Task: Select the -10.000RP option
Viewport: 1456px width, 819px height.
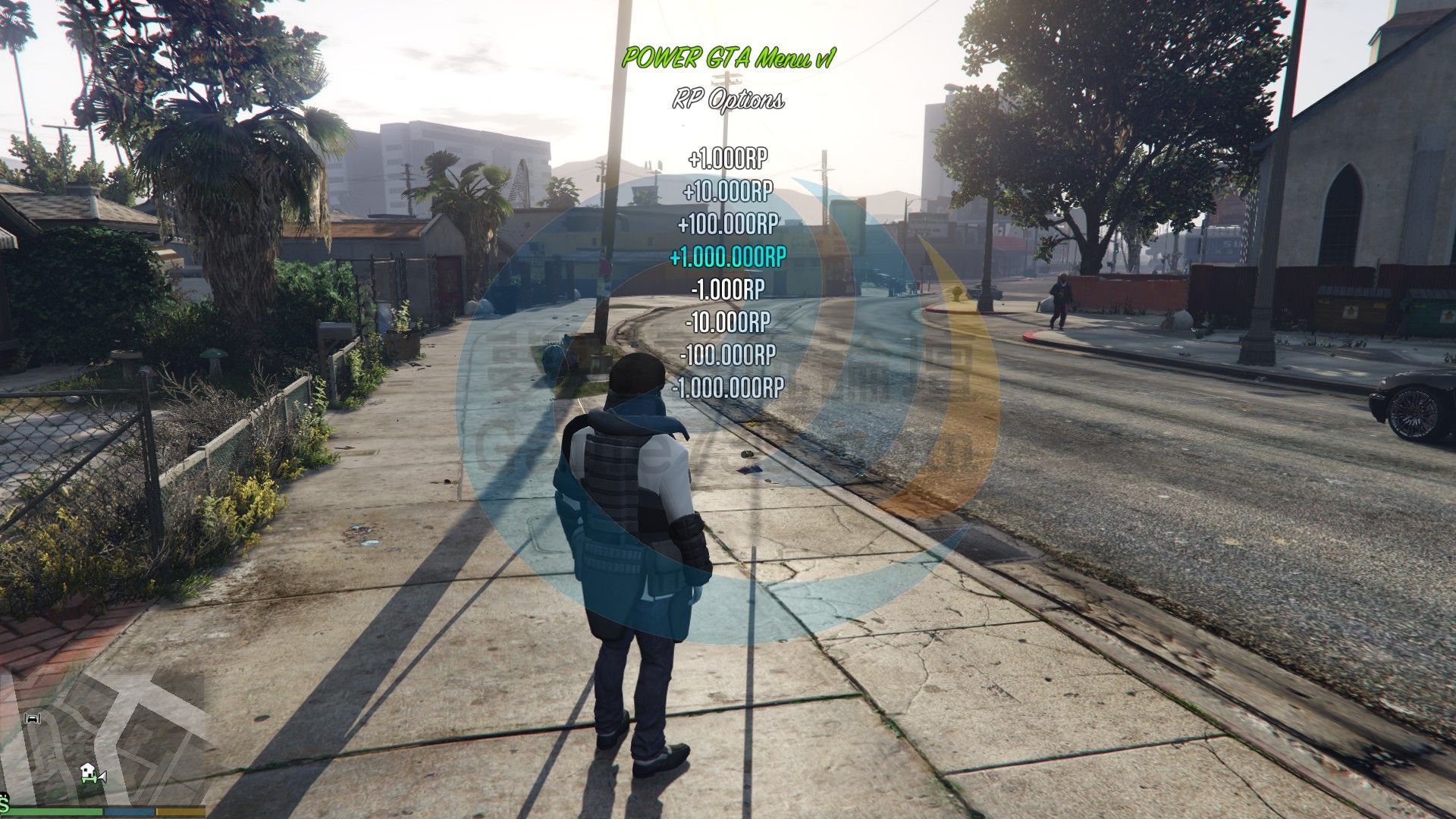Action: 727,322
